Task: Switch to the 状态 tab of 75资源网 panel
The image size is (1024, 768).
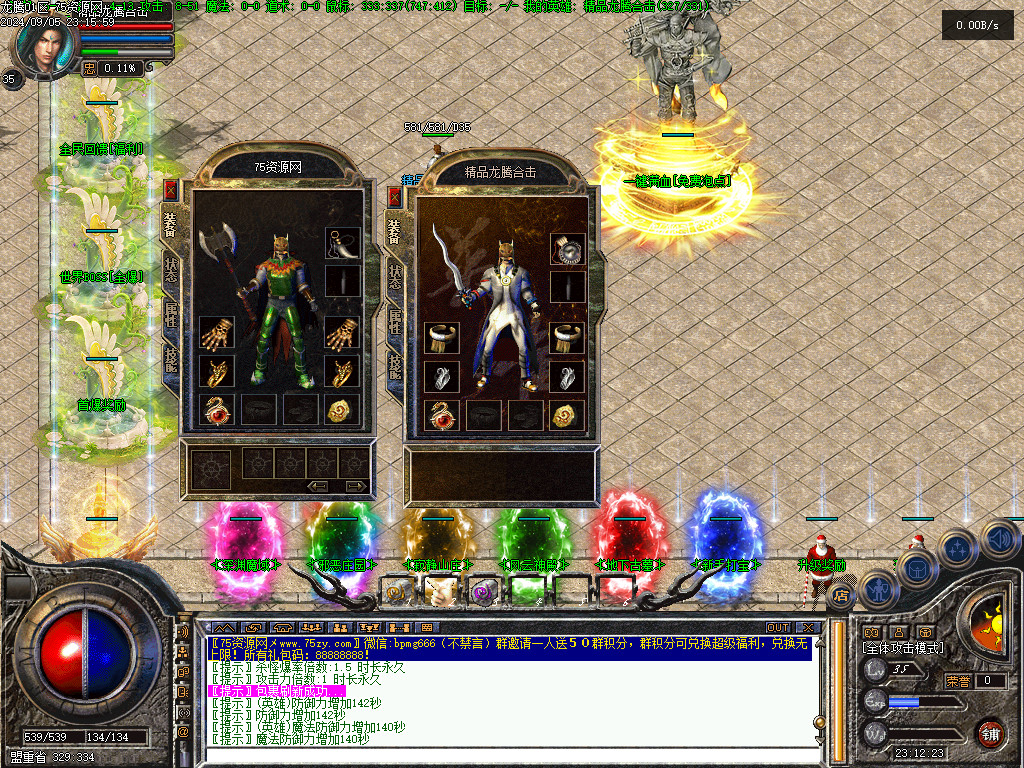Action: 171,274
